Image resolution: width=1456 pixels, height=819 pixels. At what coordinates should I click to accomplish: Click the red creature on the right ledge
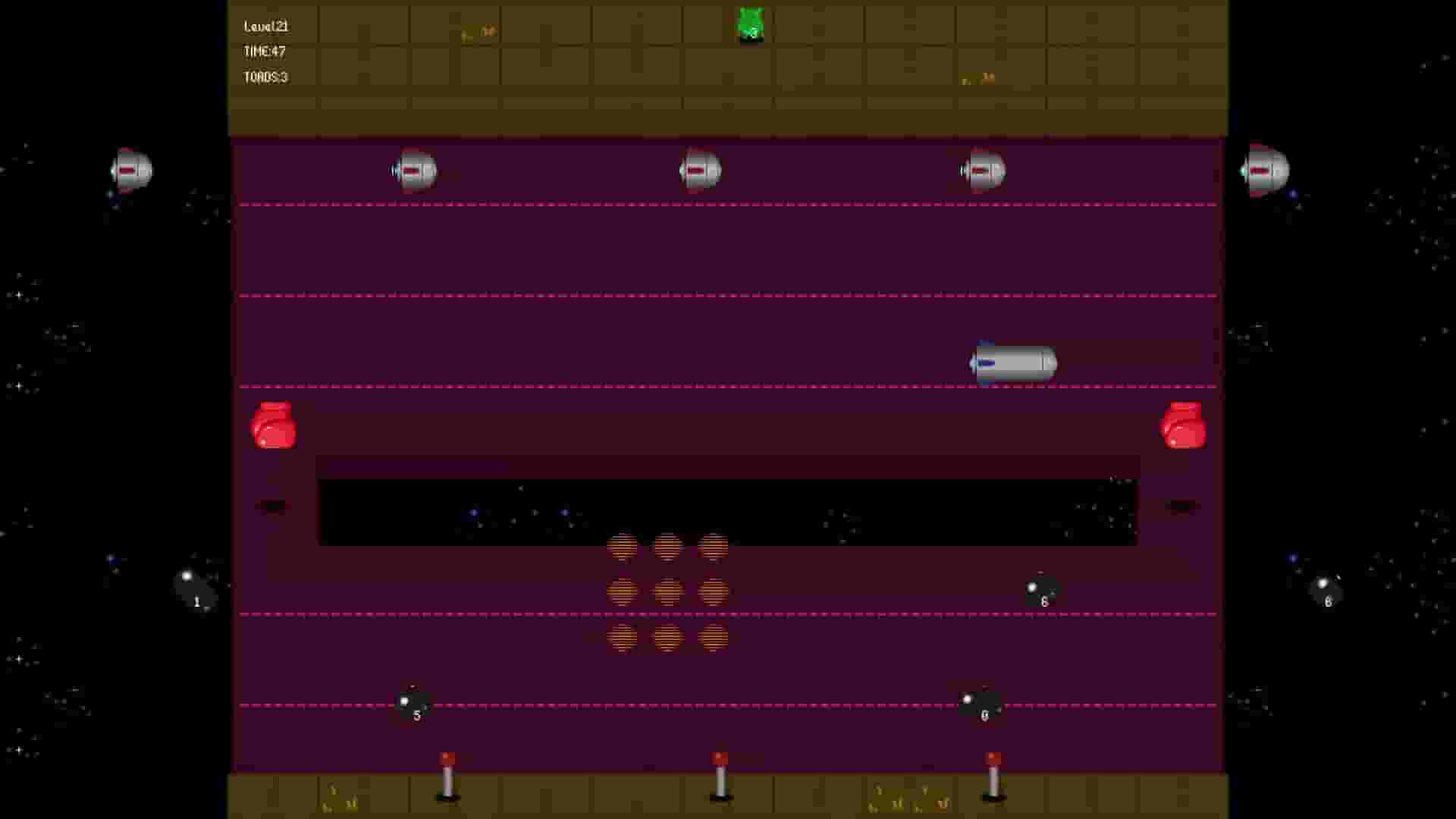(x=1185, y=425)
